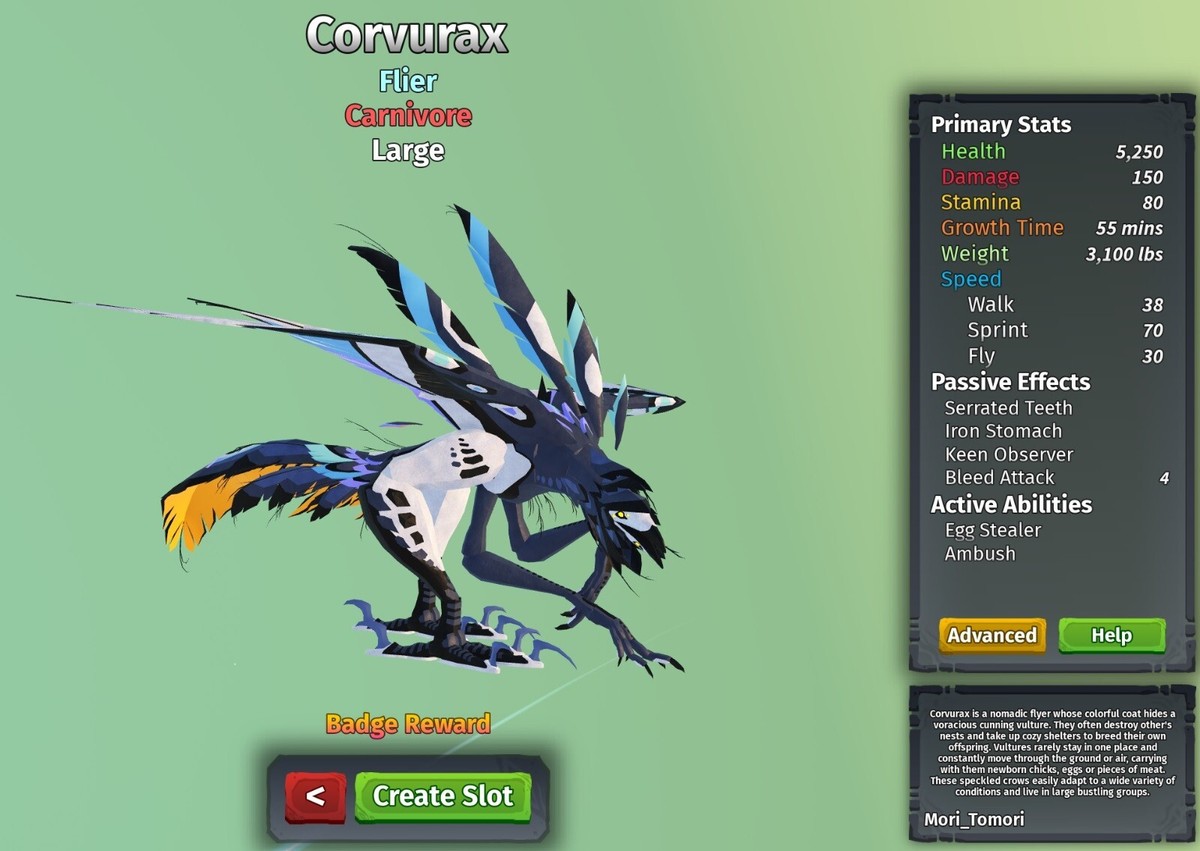Image resolution: width=1200 pixels, height=851 pixels.
Task: Go back with the red arrow button
Action: [x=315, y=797]
